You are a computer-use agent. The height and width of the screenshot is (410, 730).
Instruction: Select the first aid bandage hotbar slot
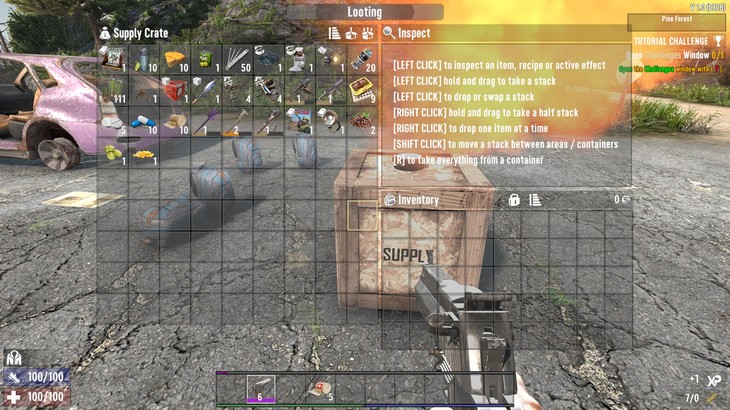321,388
